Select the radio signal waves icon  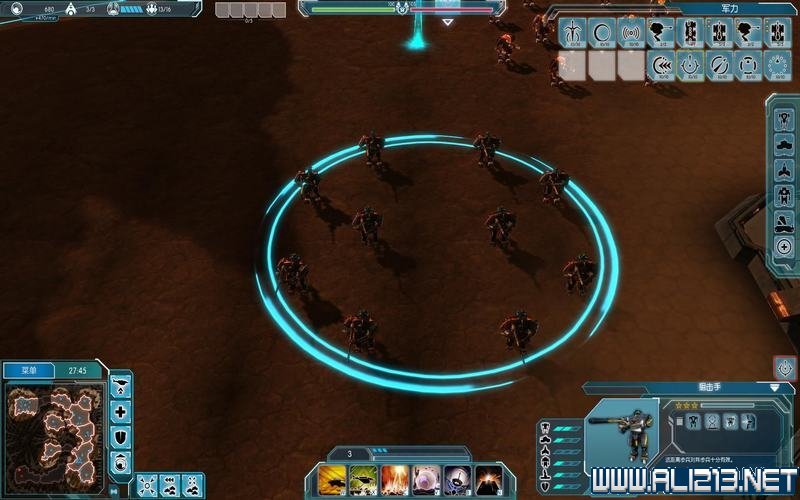point(631,32)
